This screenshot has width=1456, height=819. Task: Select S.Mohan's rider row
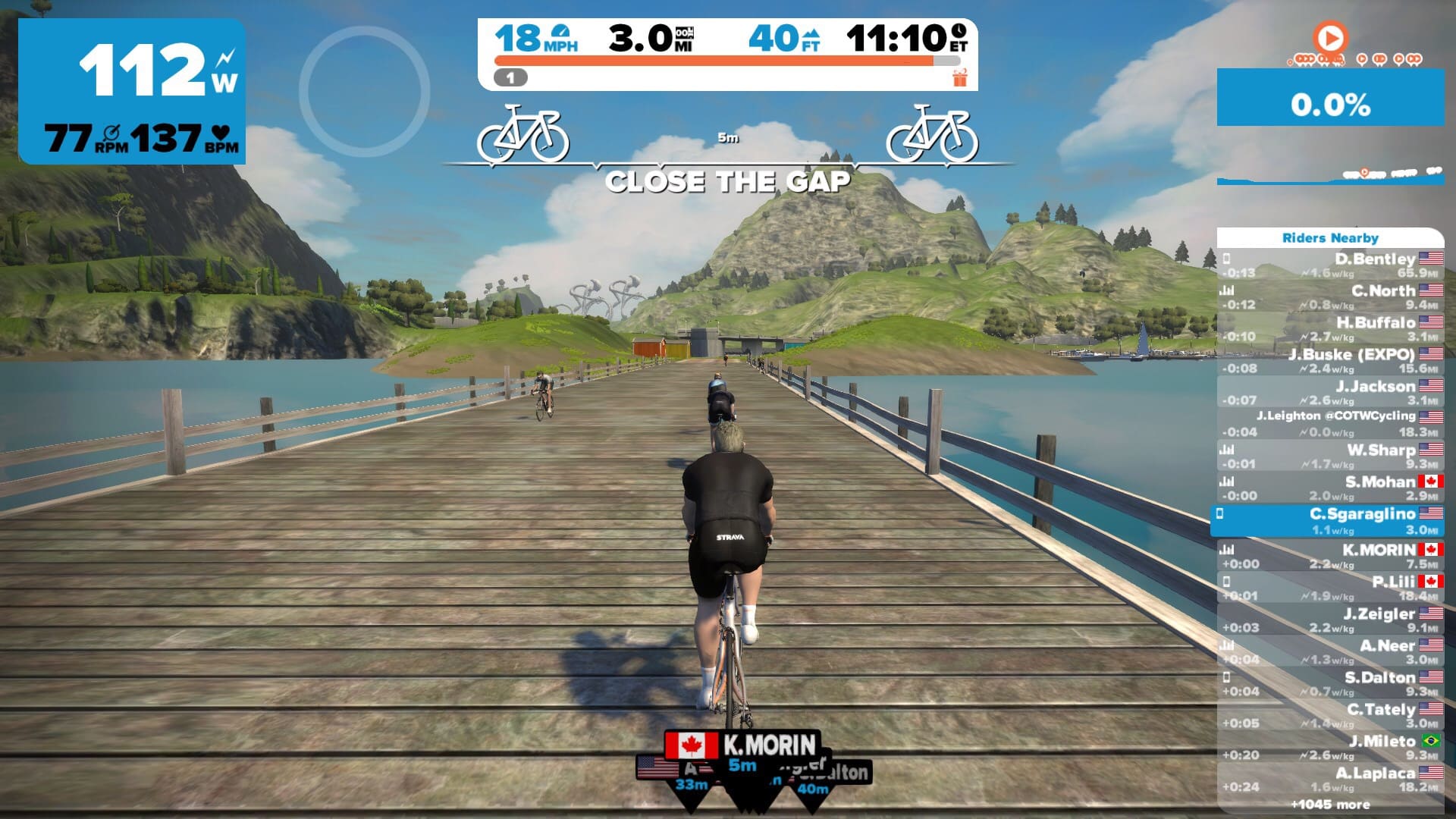(x=1330, y=488)
